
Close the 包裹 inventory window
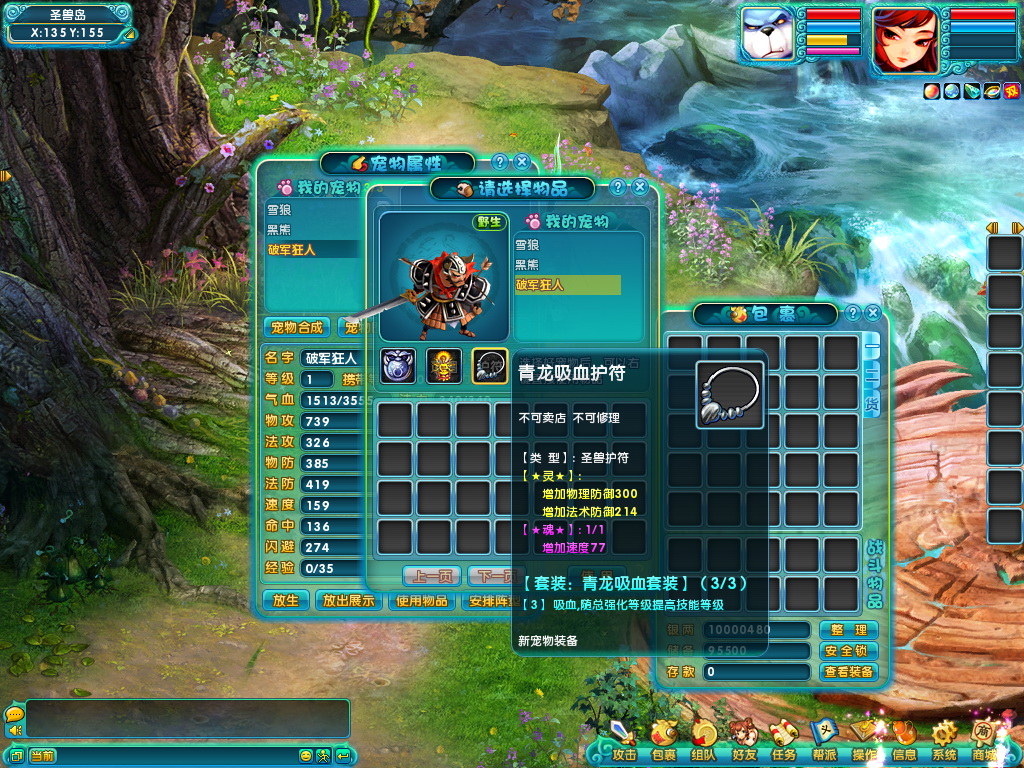tap(872, 313)
